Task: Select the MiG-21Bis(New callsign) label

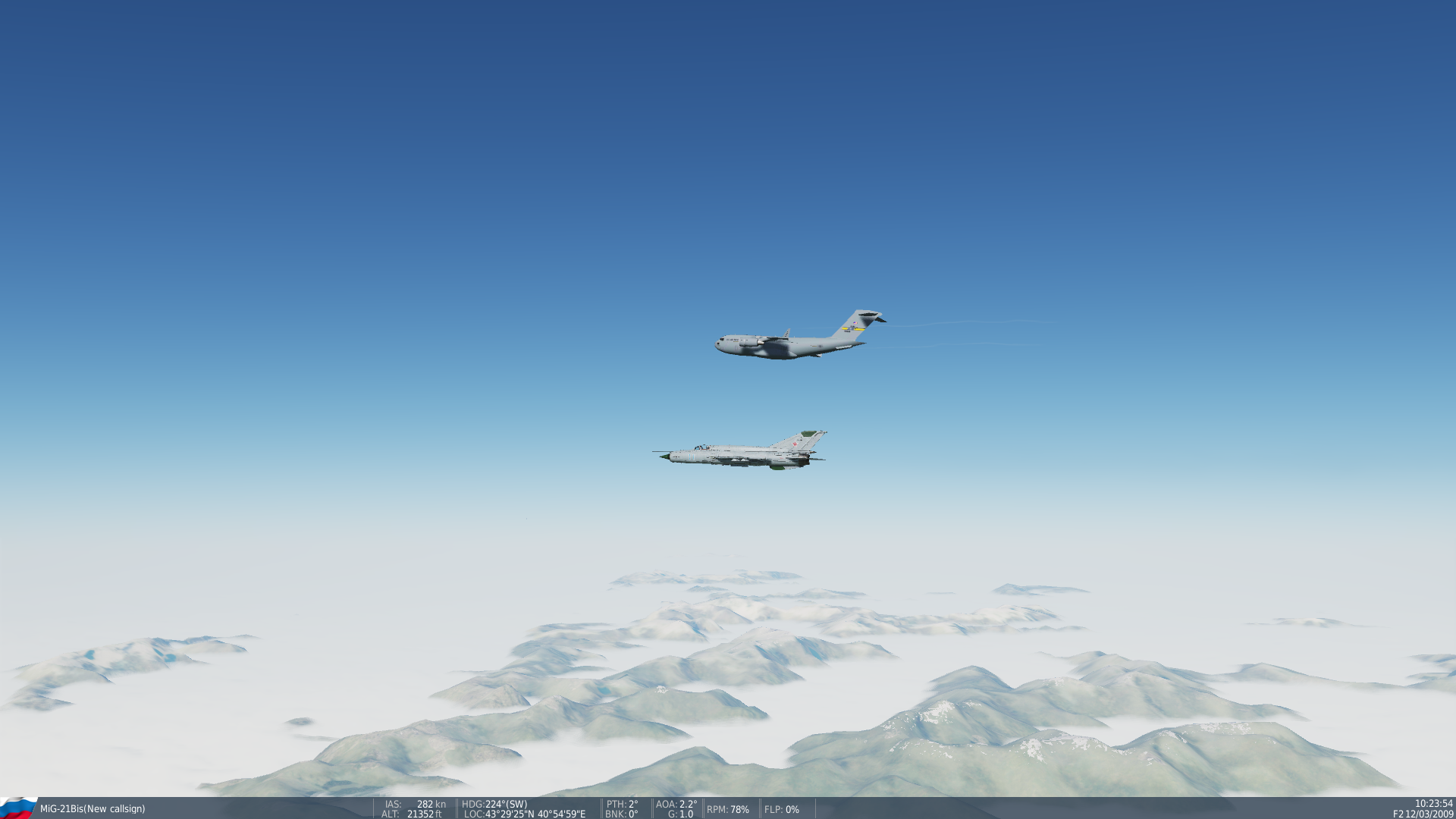Action: pos(93,808)
